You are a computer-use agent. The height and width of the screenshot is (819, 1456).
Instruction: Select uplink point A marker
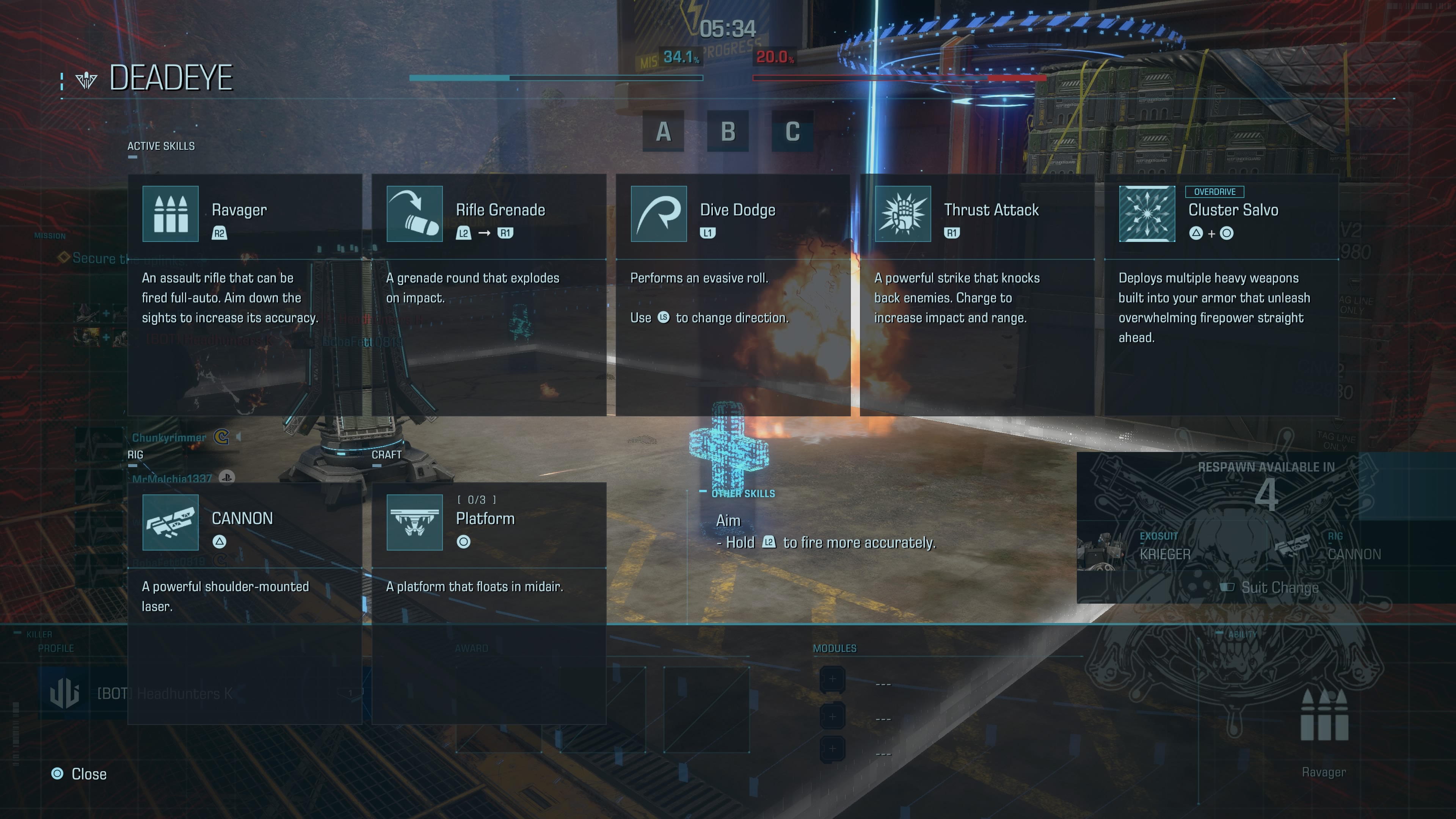click(x=663, y=132)
